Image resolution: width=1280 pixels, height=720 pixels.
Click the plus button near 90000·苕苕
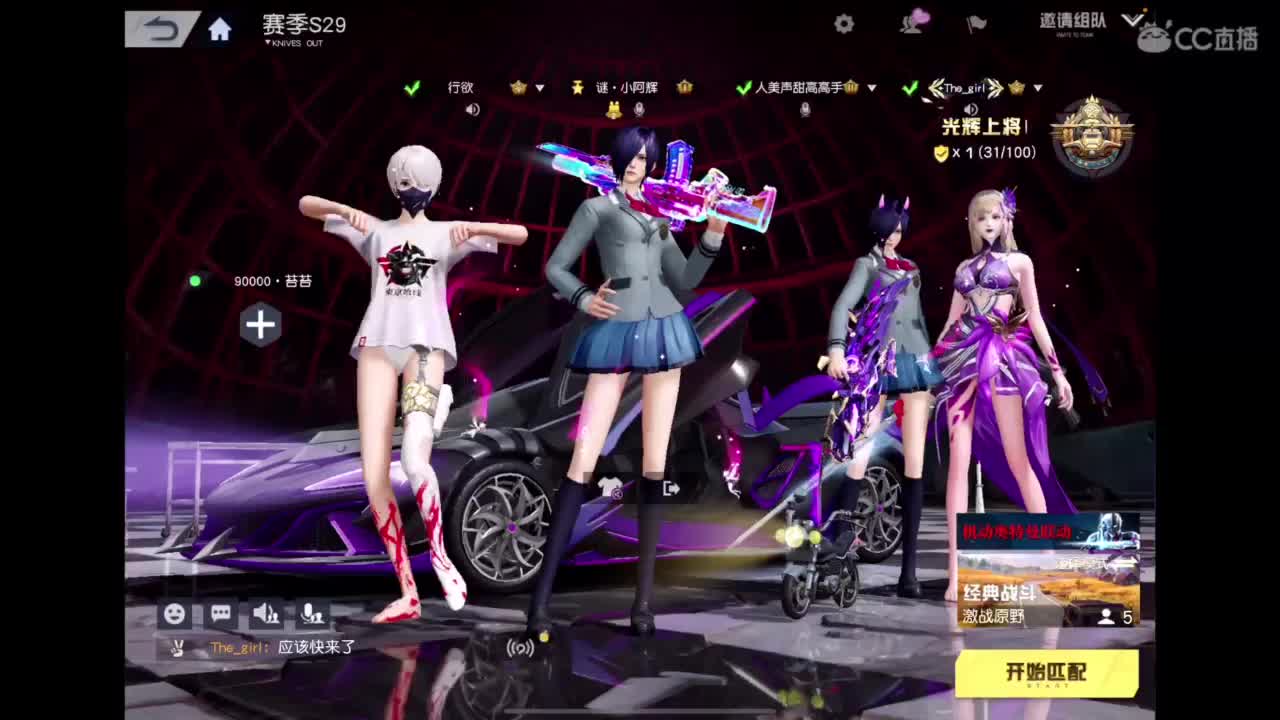click(260, 325)
